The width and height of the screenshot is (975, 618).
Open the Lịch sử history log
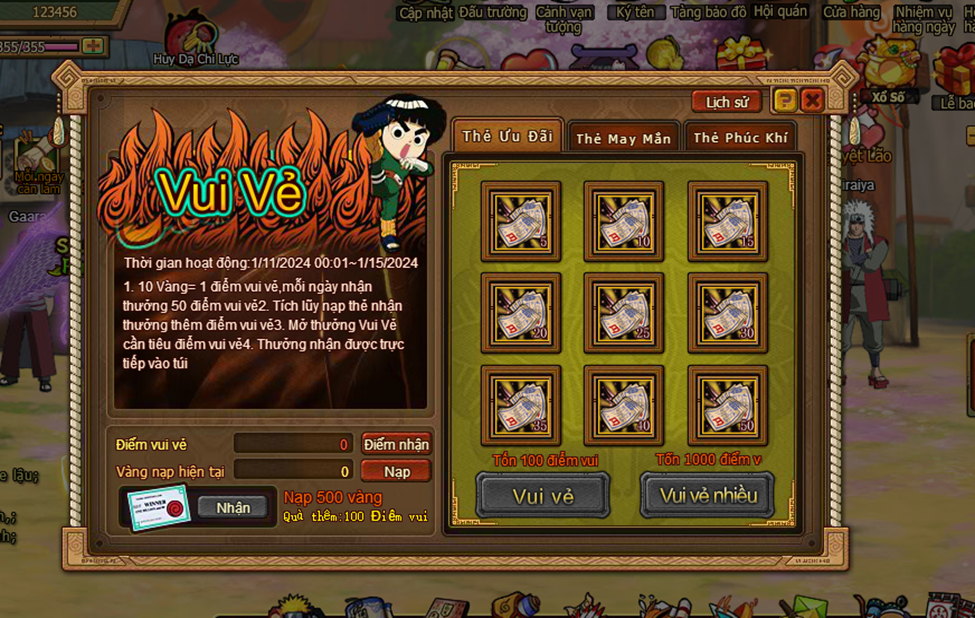727,102
